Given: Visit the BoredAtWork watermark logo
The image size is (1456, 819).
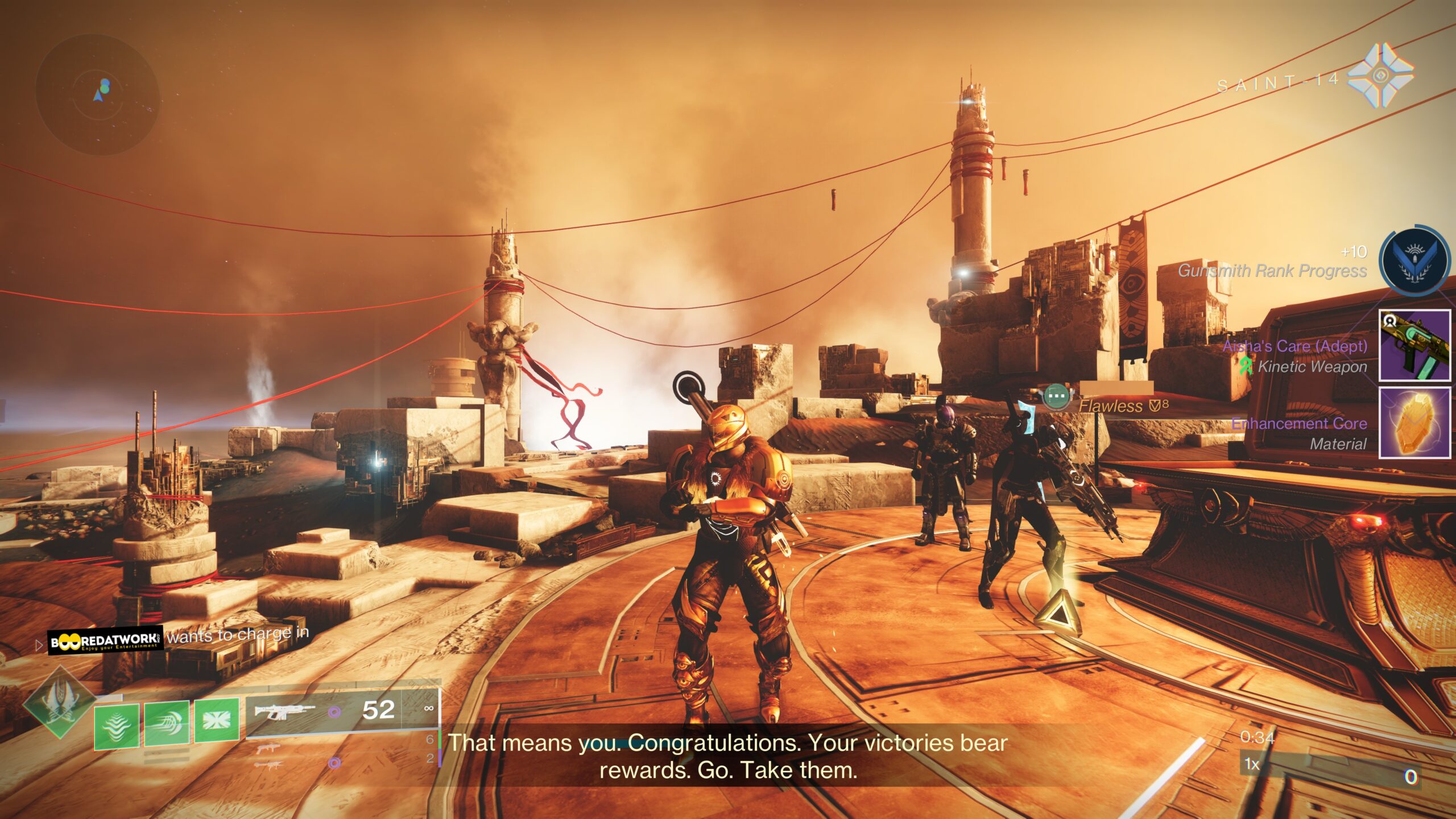Looking at the screenshot, I should coord(105,641).
